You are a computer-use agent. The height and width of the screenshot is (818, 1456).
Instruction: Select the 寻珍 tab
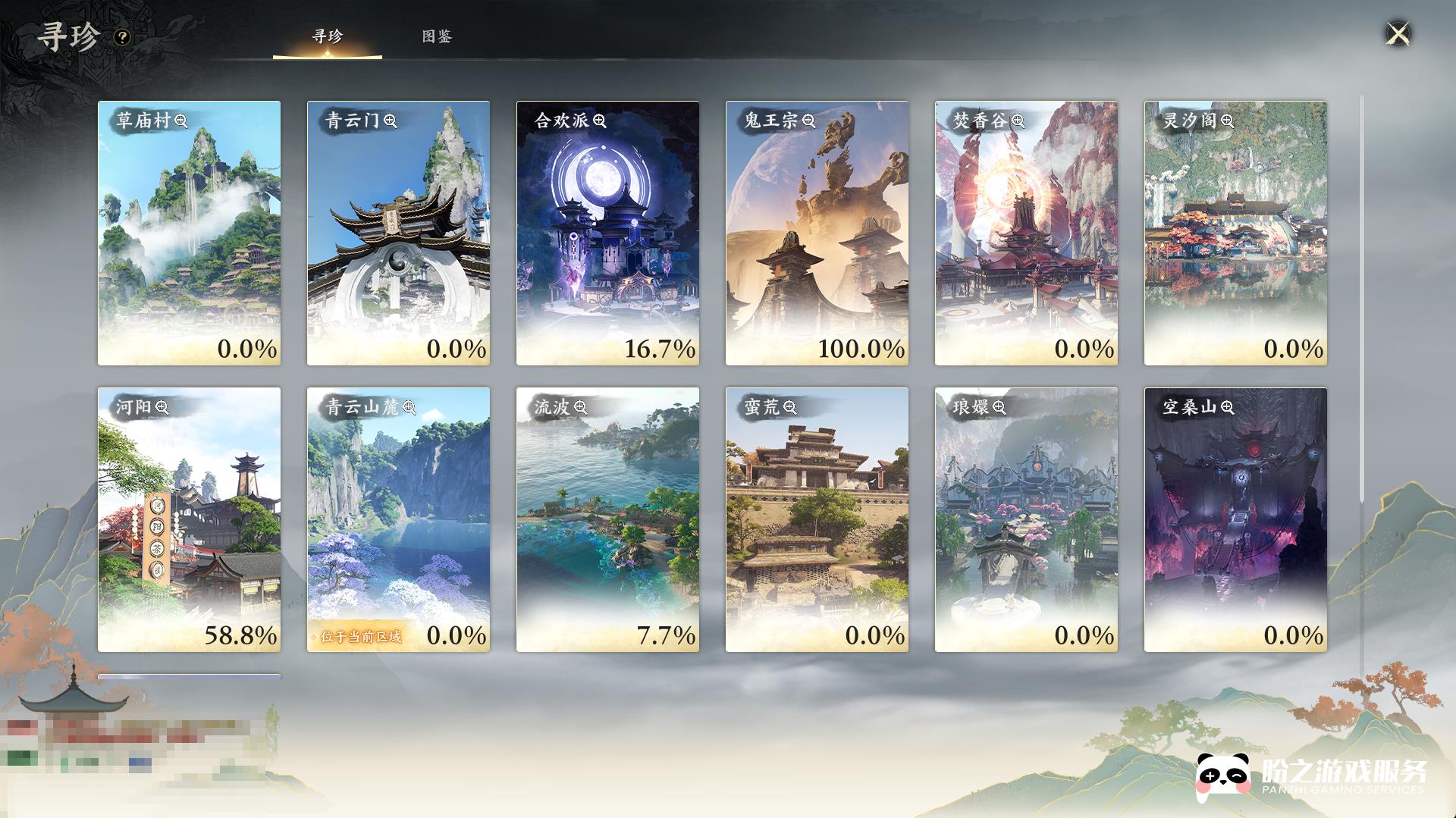pos(328,36)
